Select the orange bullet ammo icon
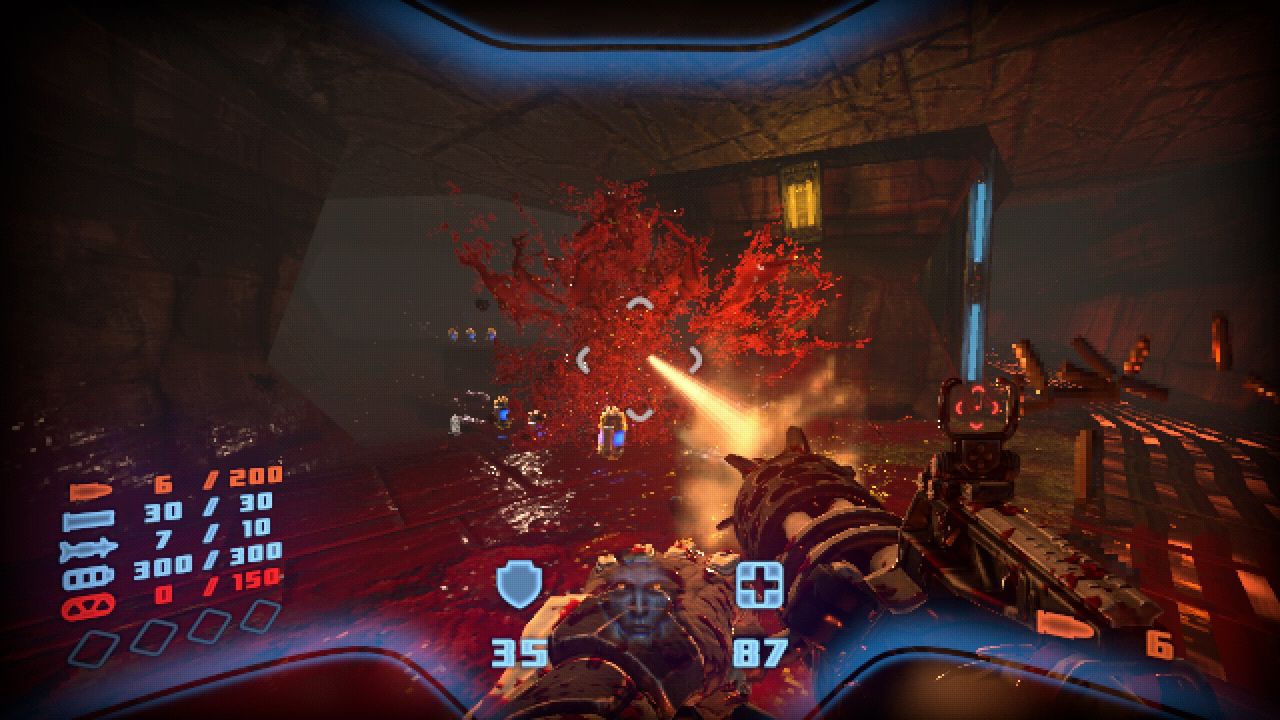Screen dimensions: 1280x720 (x=87, y=493)
